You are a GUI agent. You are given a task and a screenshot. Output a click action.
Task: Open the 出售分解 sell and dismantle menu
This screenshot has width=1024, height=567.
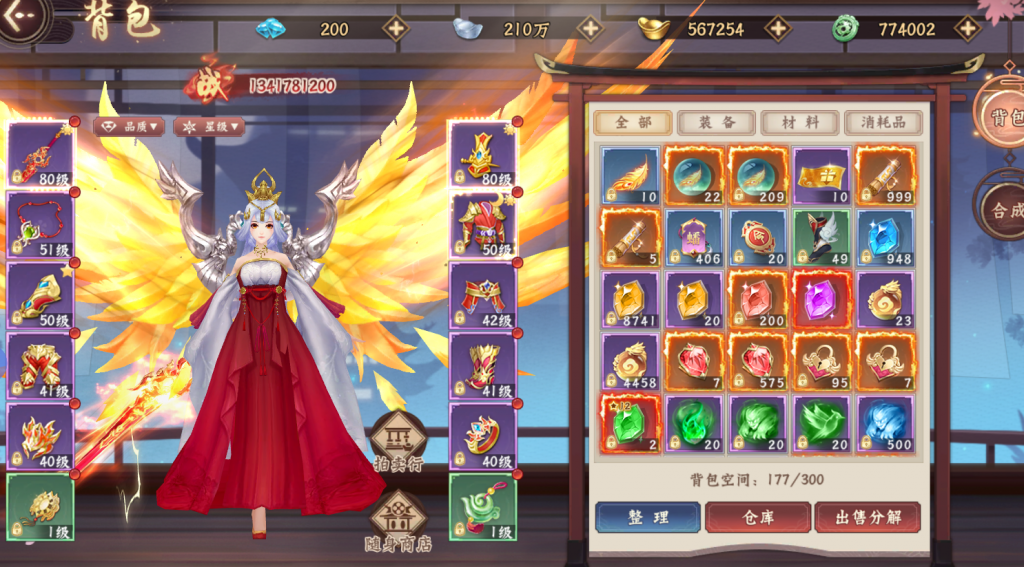pyautogui.click(x=866, y=517)
